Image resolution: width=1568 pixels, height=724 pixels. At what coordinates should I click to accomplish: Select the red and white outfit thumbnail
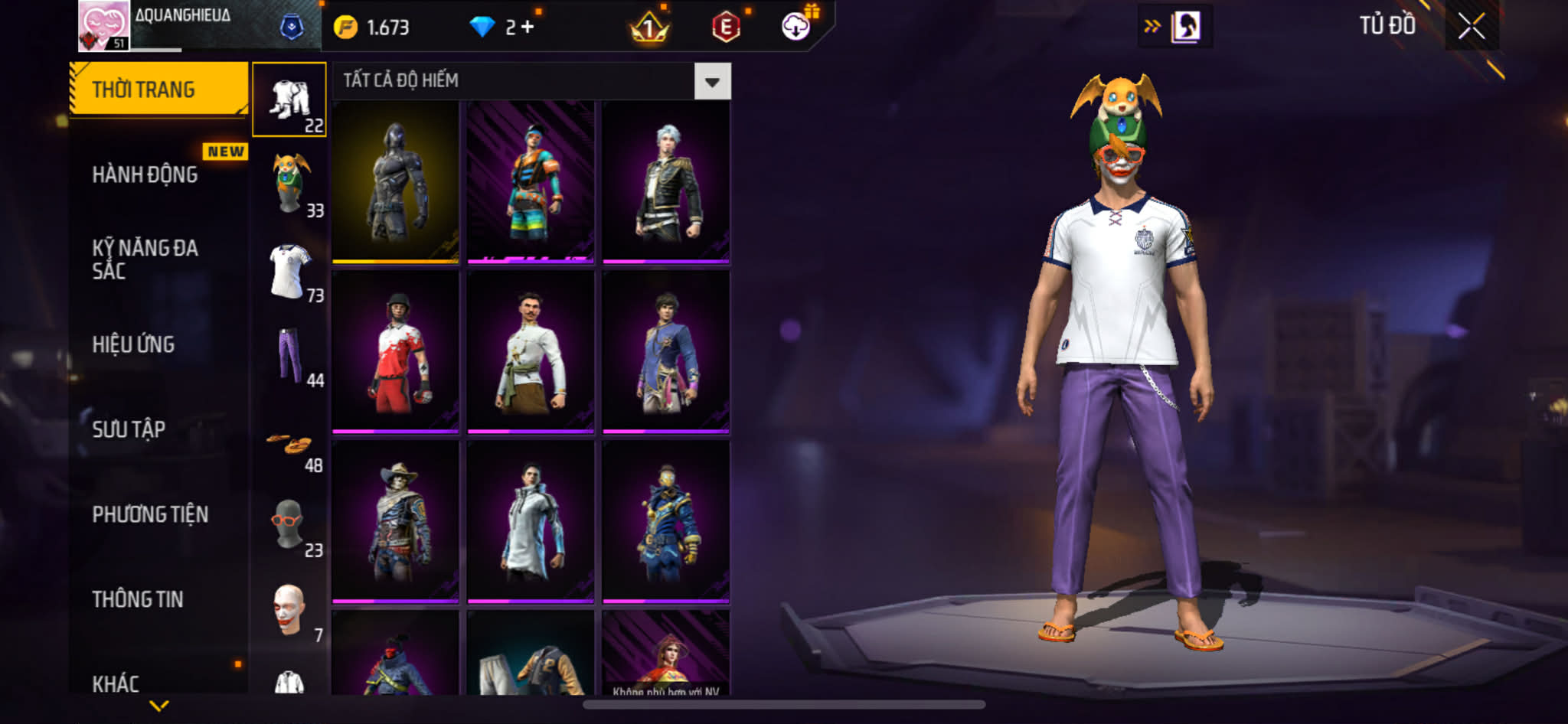tap(395, 352)
